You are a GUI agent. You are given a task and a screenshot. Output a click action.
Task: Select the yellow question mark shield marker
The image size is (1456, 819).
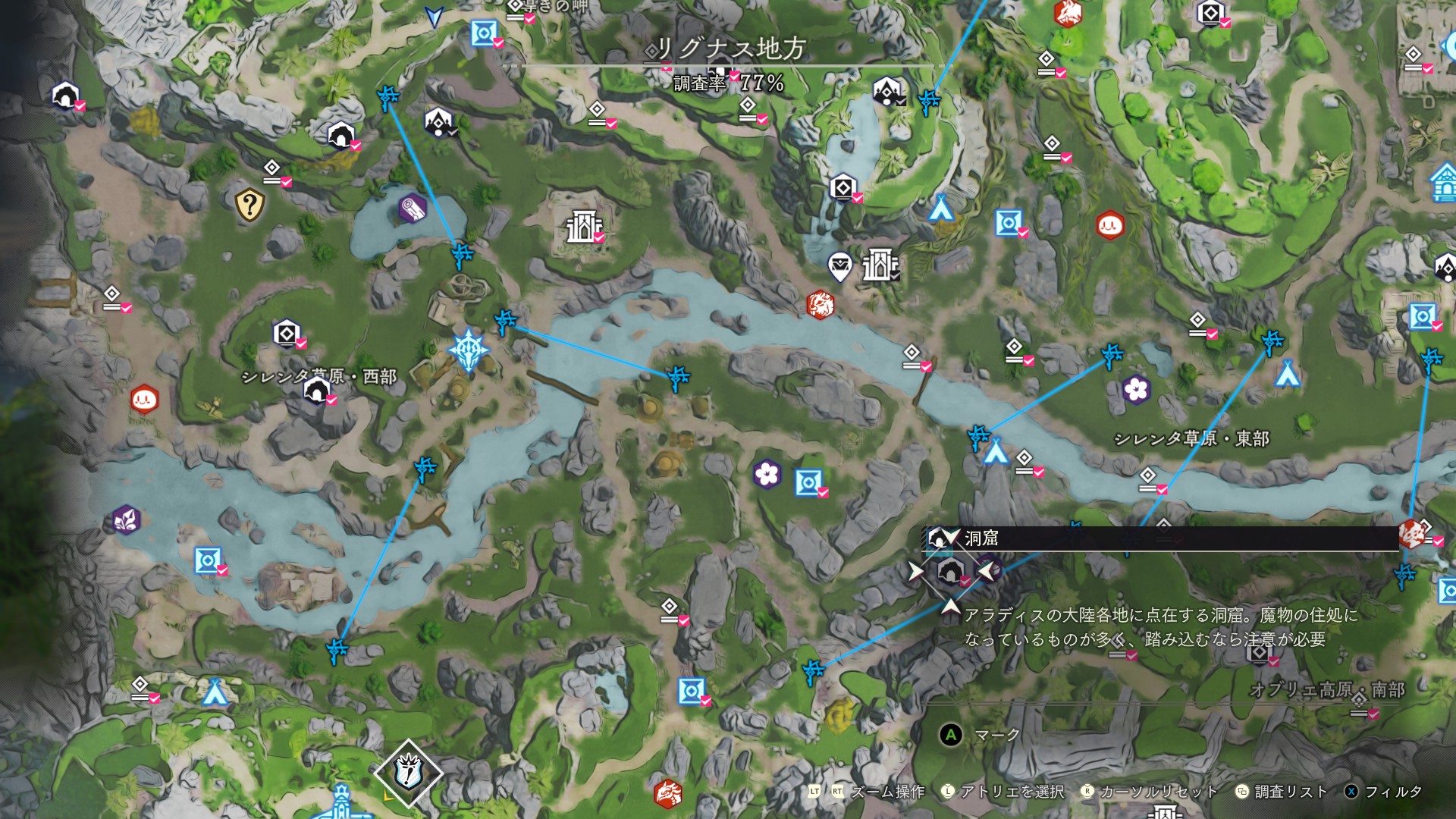point(249,204)
